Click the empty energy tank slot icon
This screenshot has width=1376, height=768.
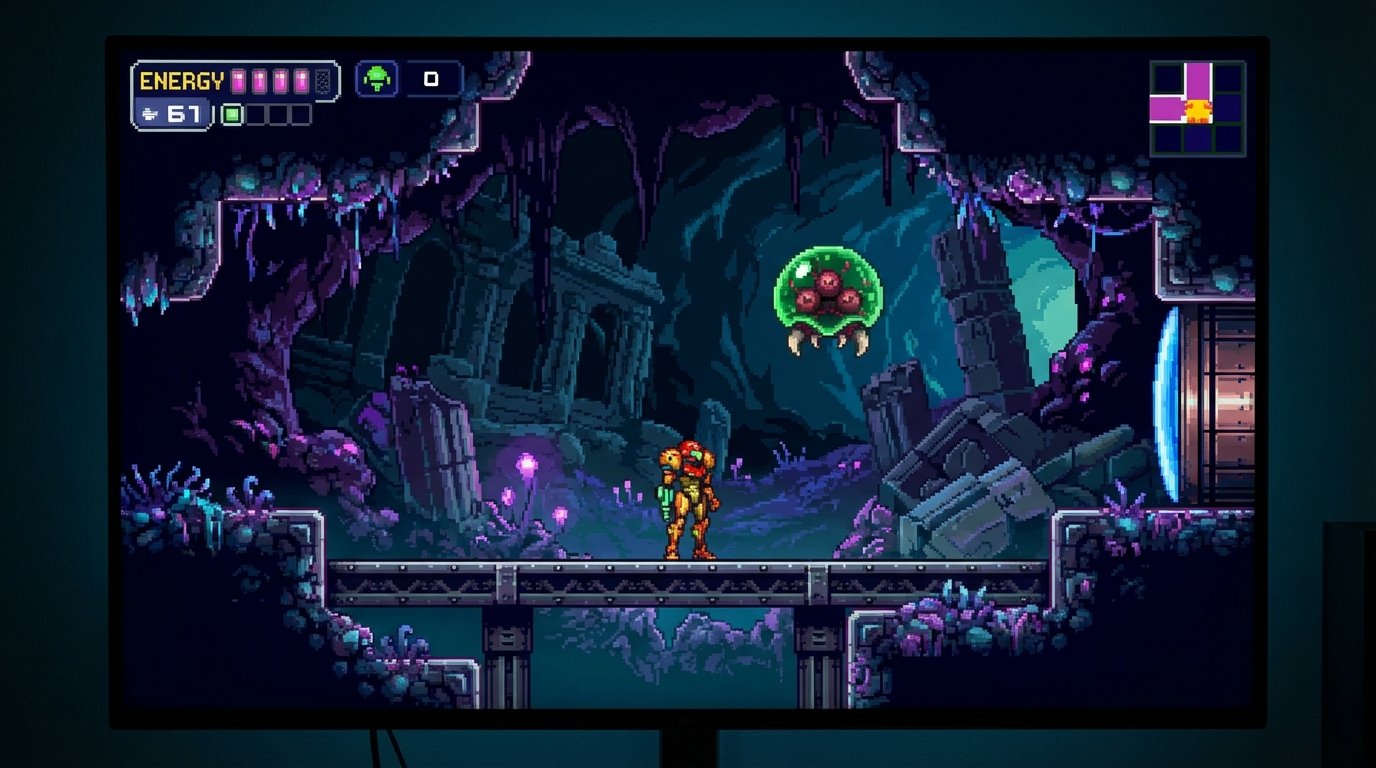pos(322,81)
